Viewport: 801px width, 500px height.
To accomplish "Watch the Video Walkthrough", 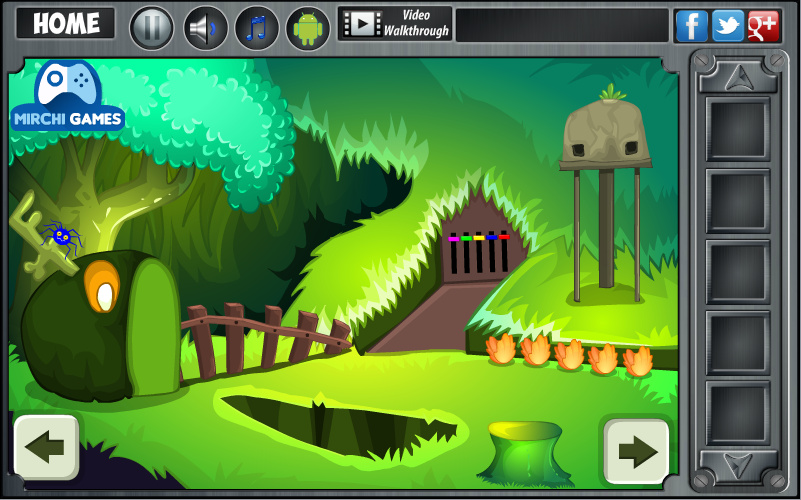I will pyautogui.click(x=395, y=24).
